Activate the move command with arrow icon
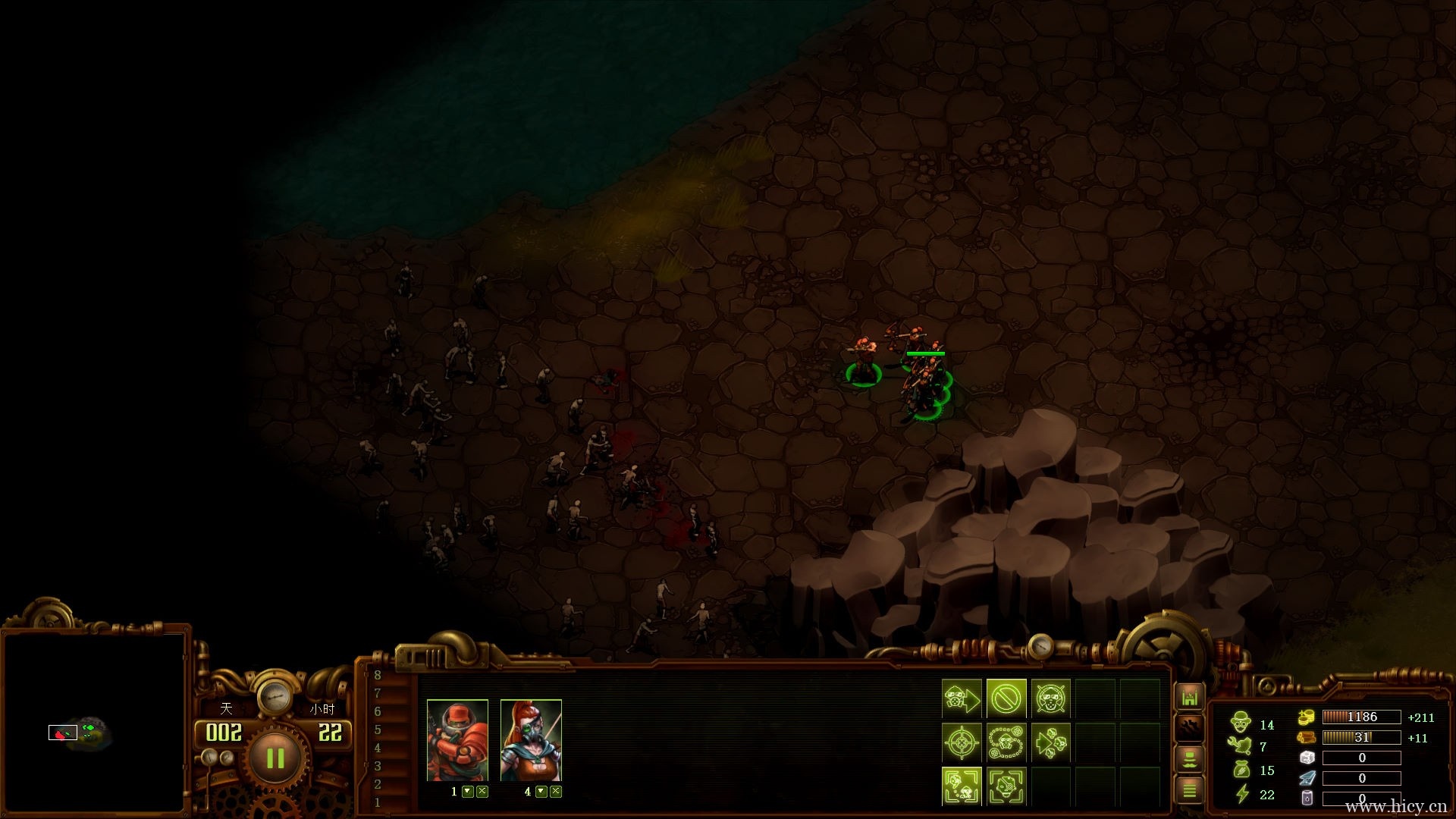Screen dimensions: 1456x819 (x=962, y=698)
